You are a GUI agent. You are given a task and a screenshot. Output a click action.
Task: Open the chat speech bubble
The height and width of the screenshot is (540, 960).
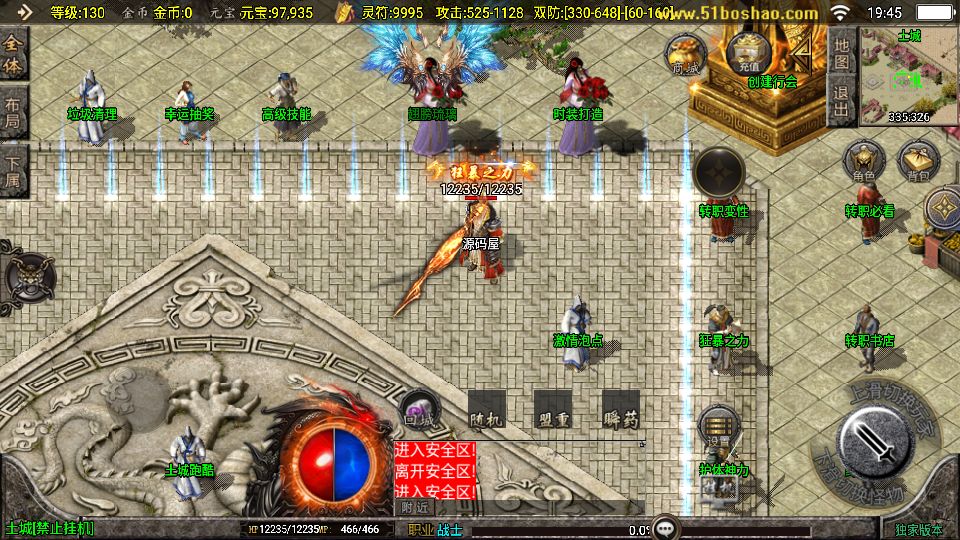click(664, 528)
